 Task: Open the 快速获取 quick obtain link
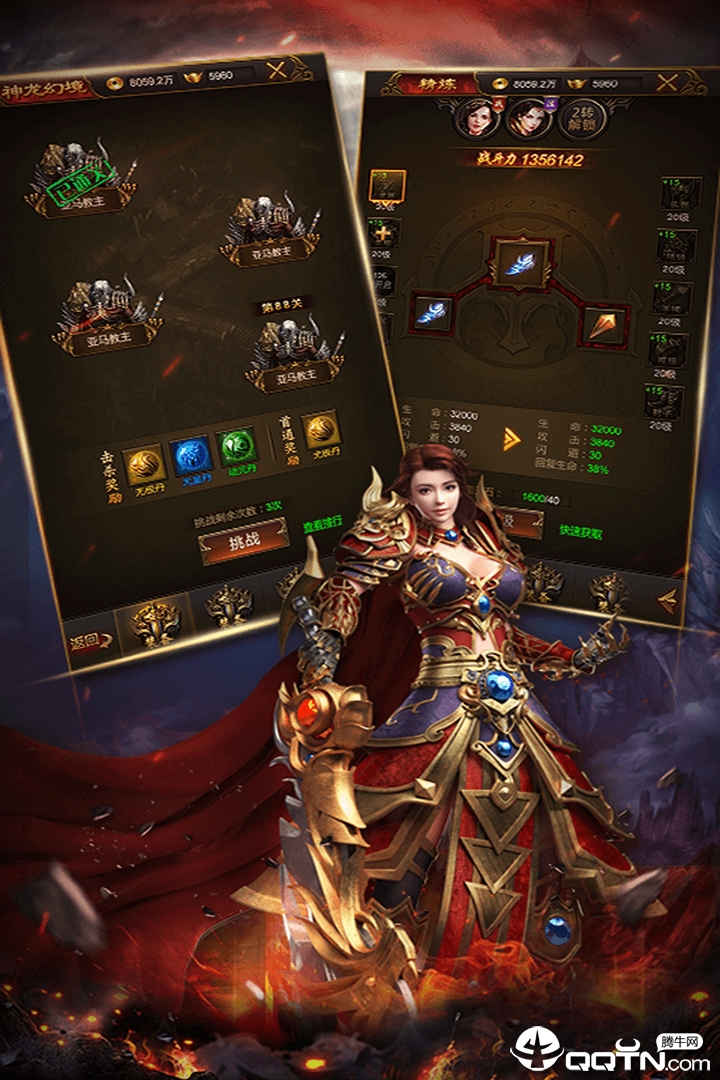[581, 534]
